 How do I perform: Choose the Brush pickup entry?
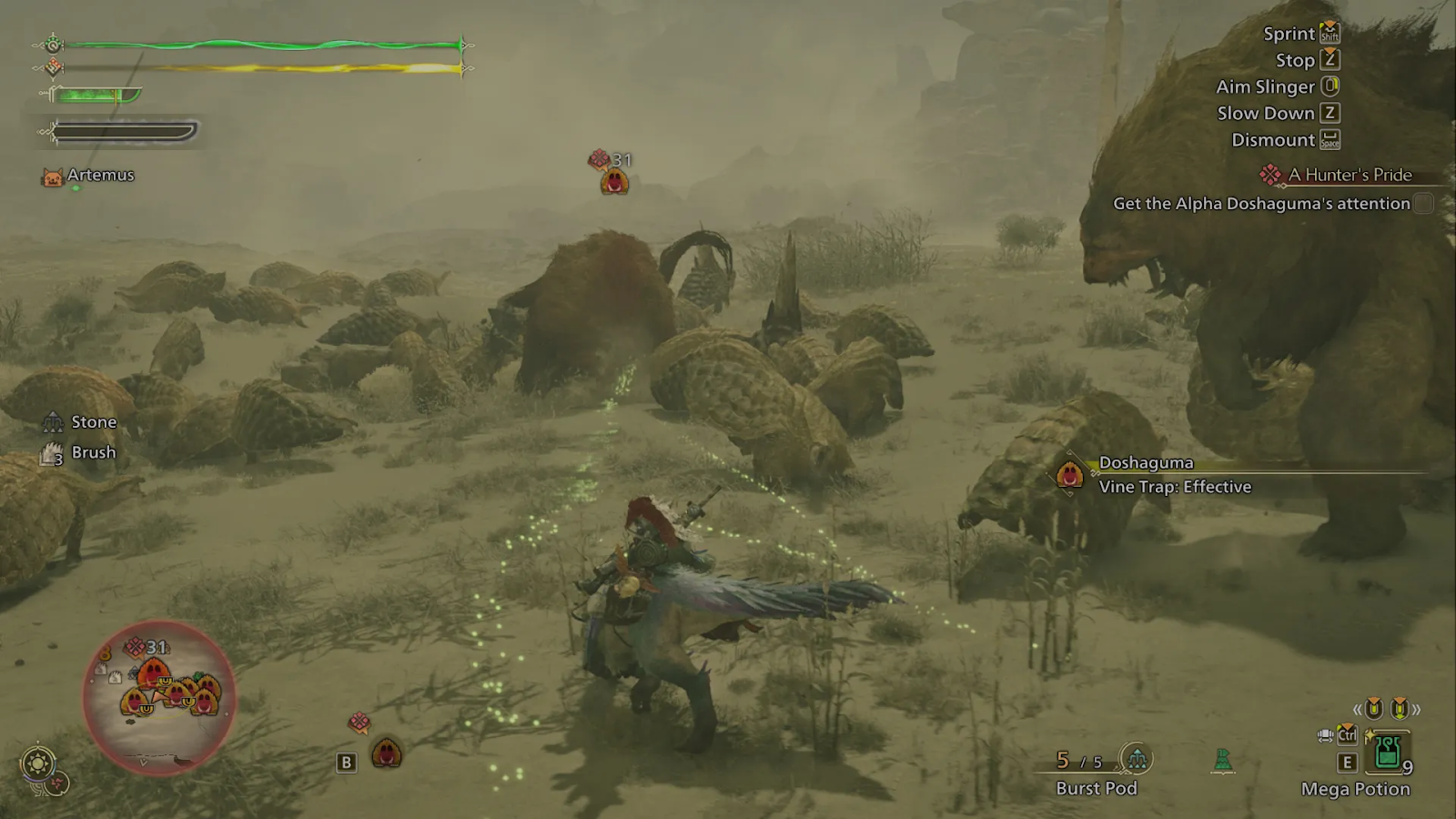(x=93, y=452)
